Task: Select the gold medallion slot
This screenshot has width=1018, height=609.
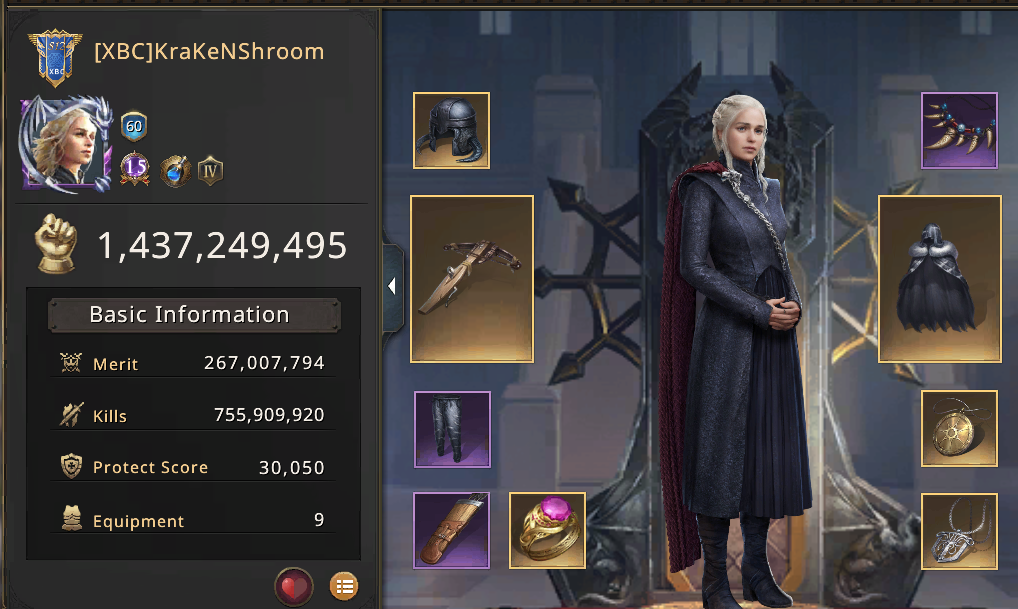Action: pos(959,429)
